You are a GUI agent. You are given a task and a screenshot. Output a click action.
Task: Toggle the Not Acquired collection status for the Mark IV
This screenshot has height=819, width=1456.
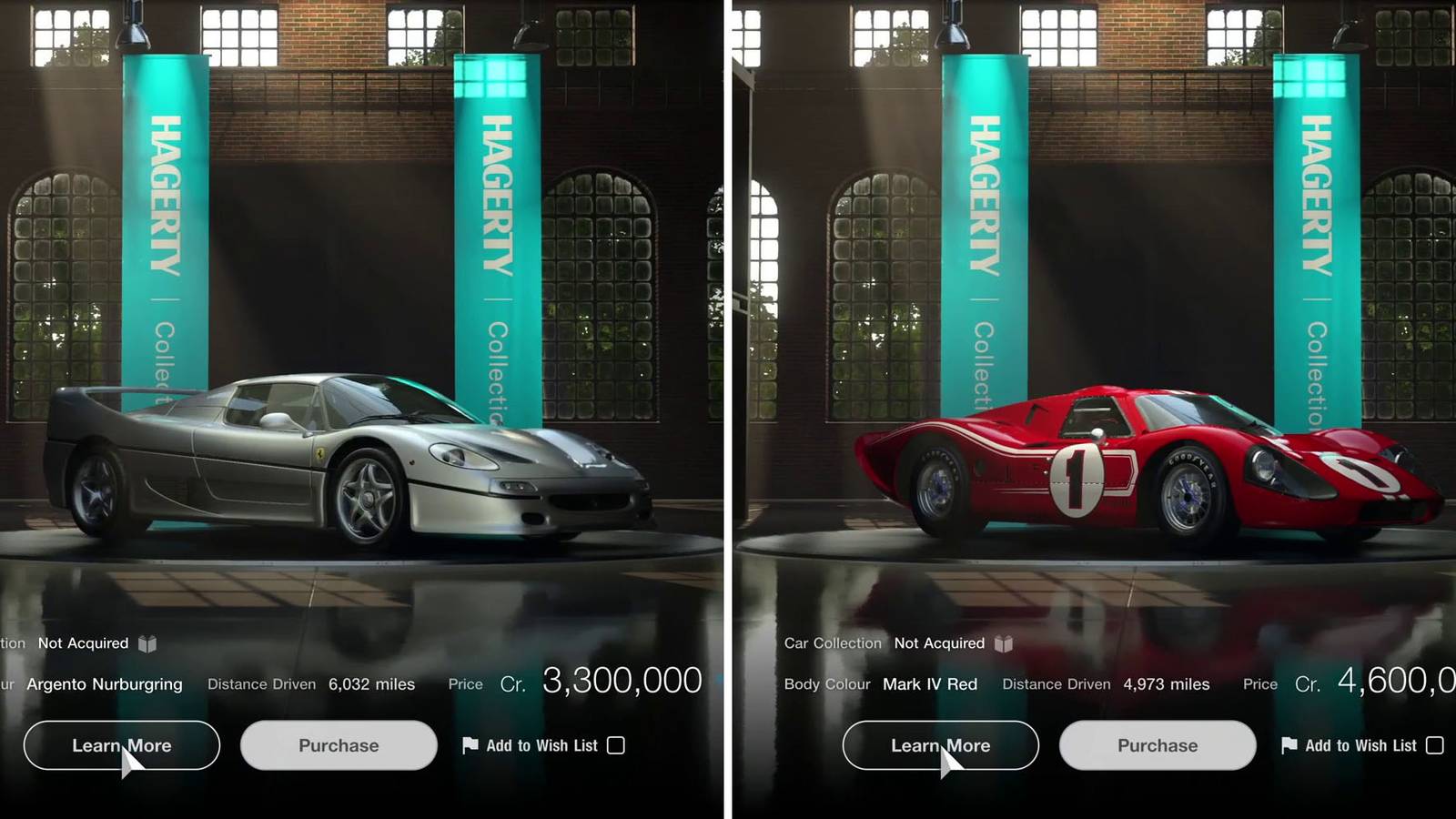pos(937,642)
